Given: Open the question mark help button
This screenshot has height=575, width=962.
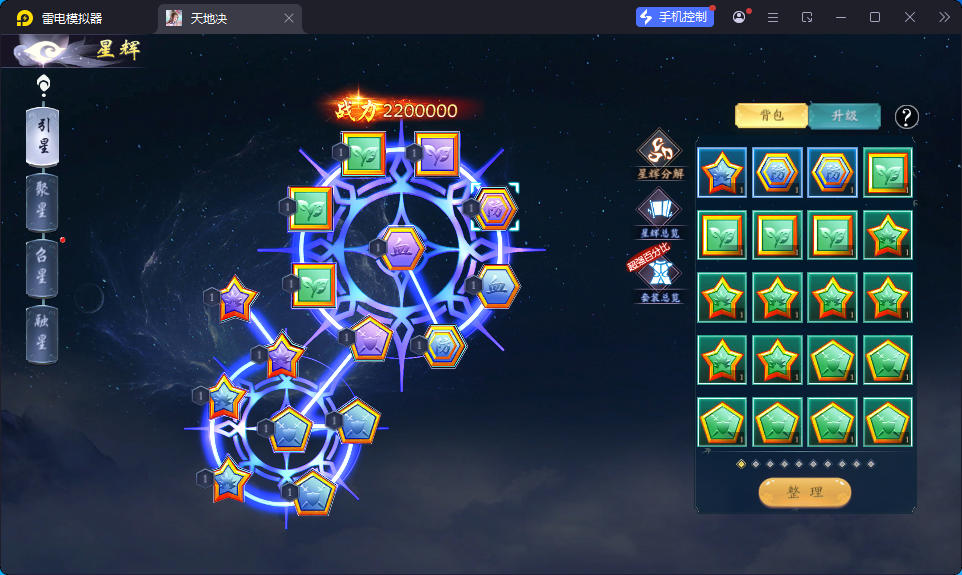Looking at the screenshot, I should click(906, 117).
